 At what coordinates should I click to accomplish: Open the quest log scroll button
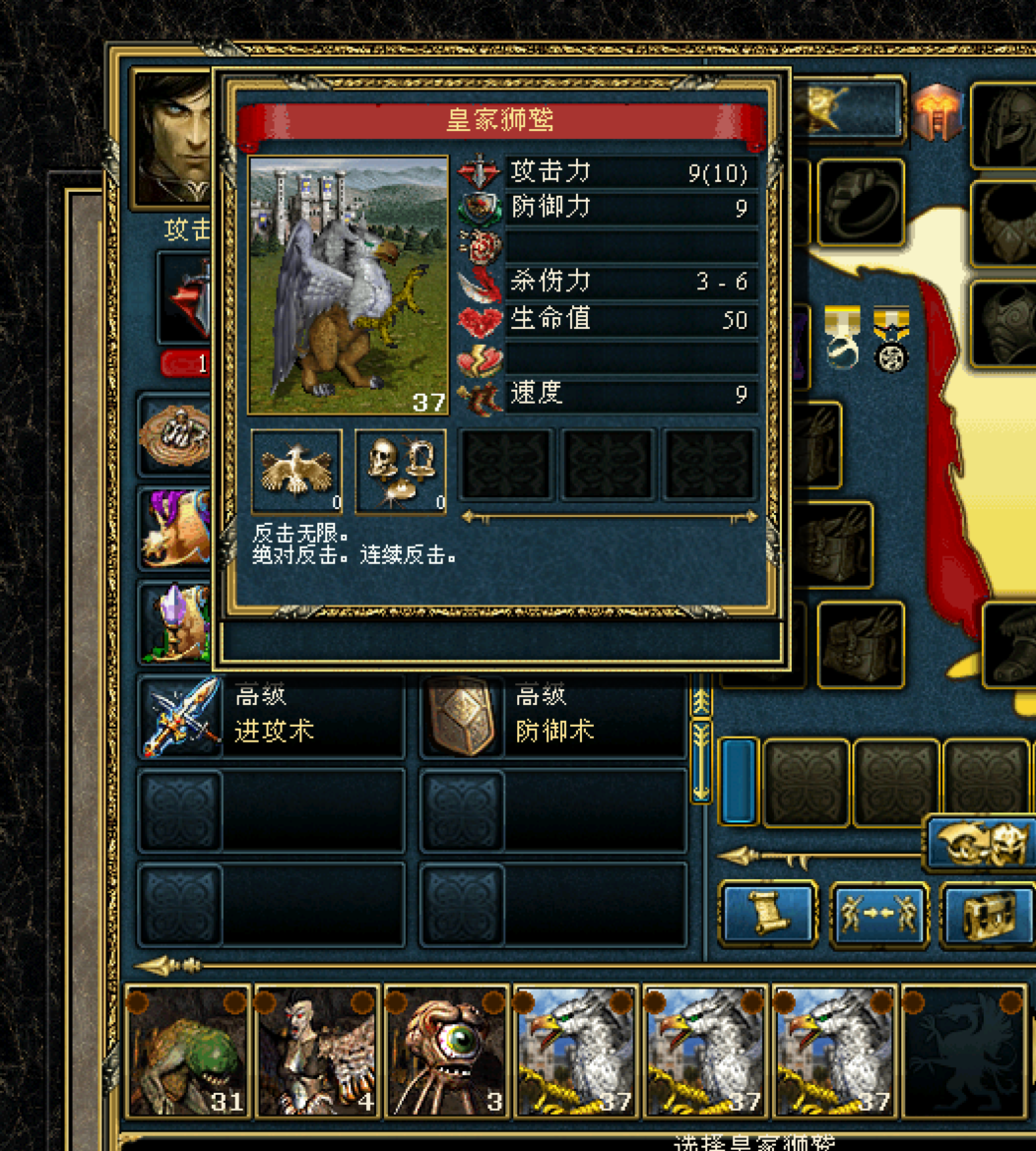pyautogui.click(x=769, y=914)
